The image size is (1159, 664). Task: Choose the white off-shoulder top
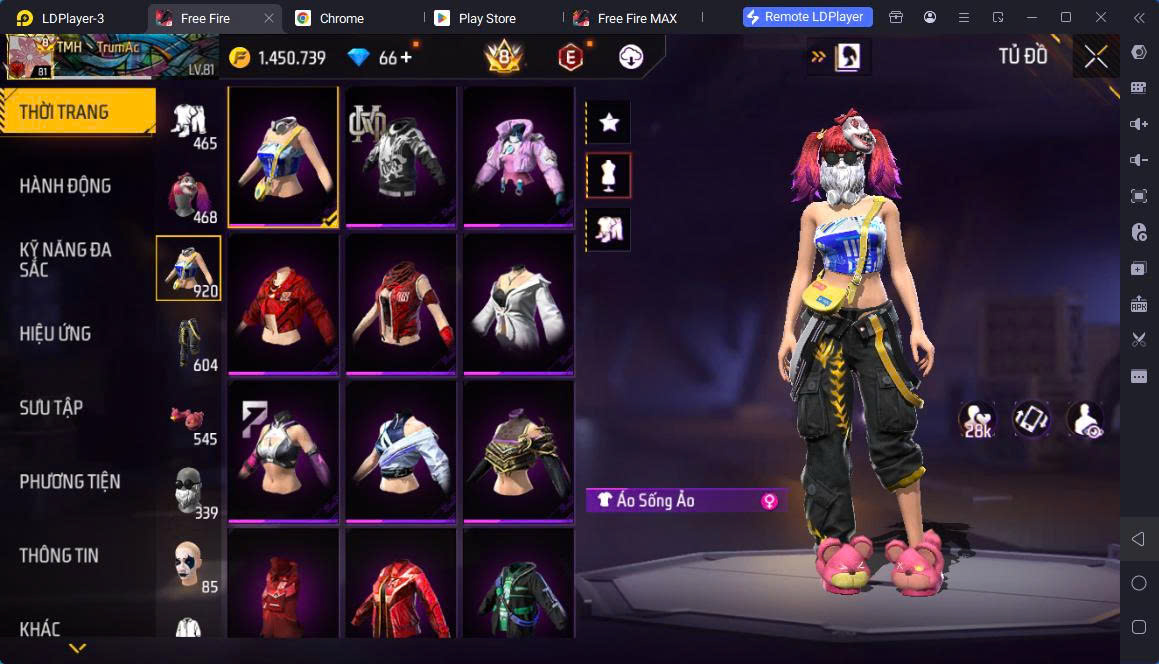[518, 304]
